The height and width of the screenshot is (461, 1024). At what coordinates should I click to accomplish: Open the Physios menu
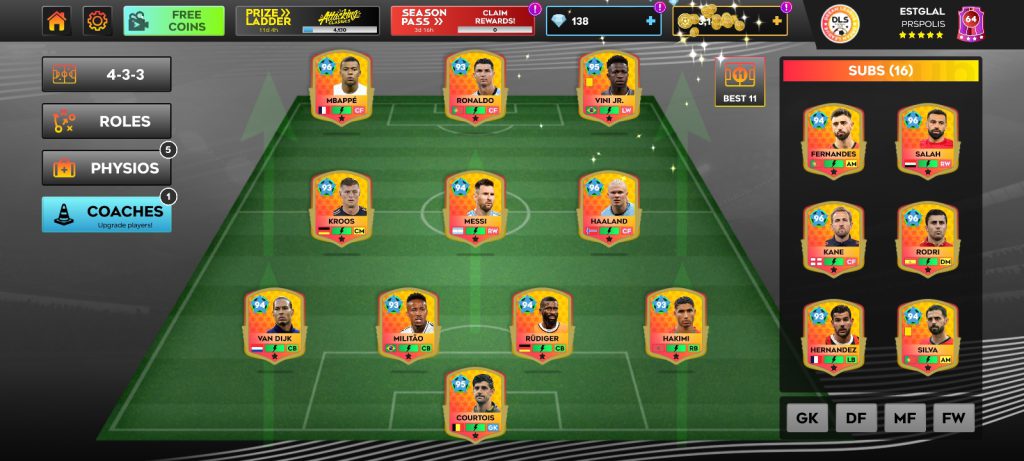(106, 168)
